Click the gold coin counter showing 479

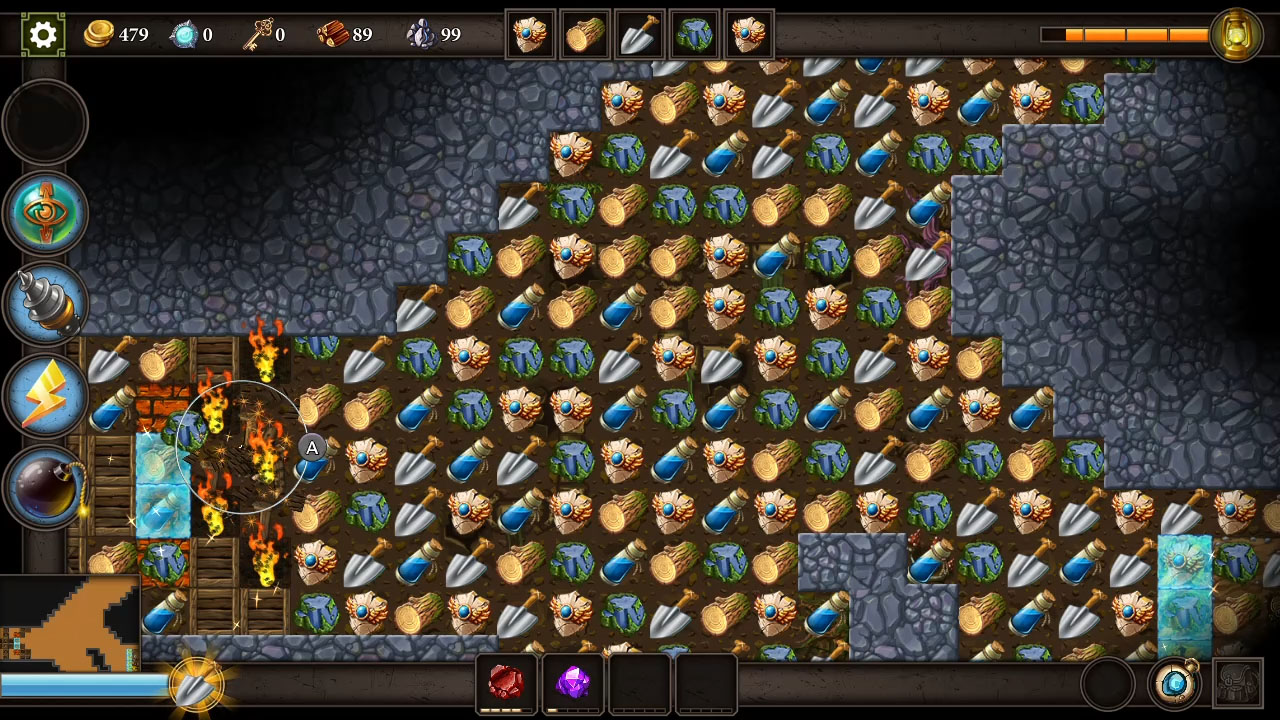pos(116,35)
